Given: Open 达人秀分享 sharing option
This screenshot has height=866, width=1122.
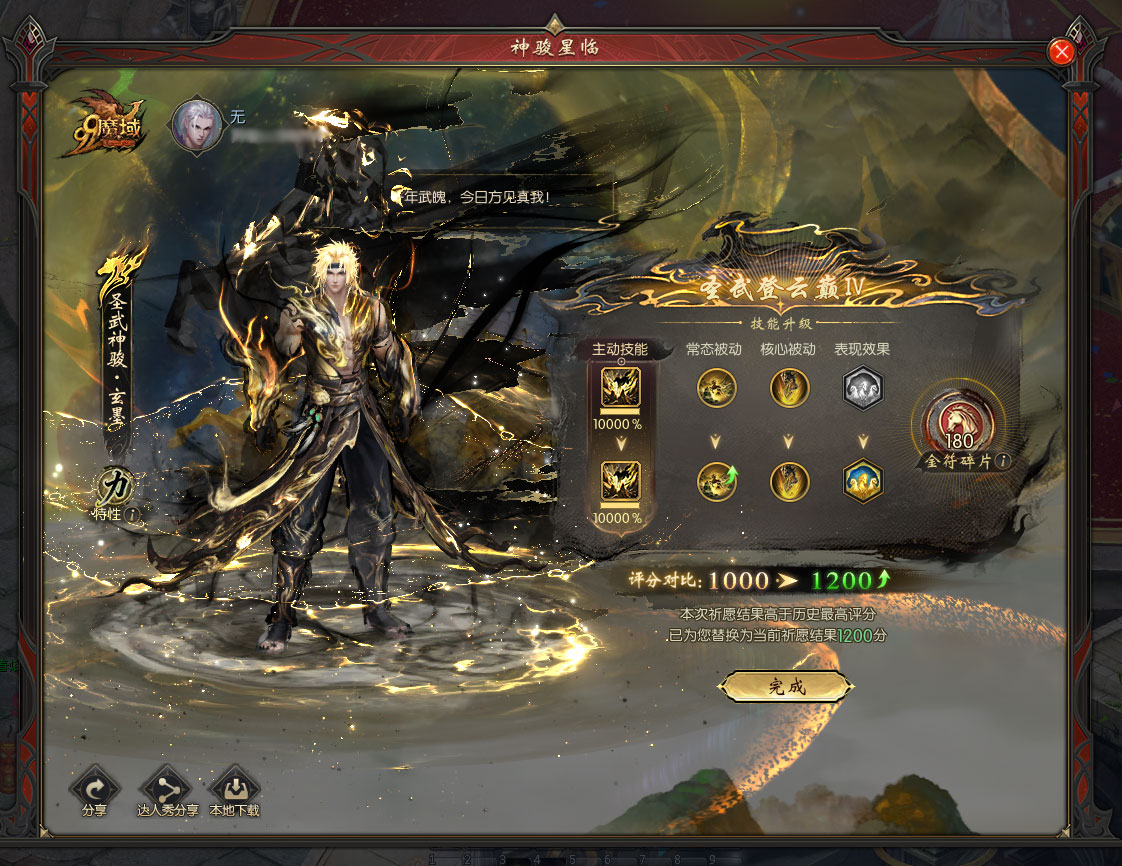Looking at the screenshot, I should 166,786.
